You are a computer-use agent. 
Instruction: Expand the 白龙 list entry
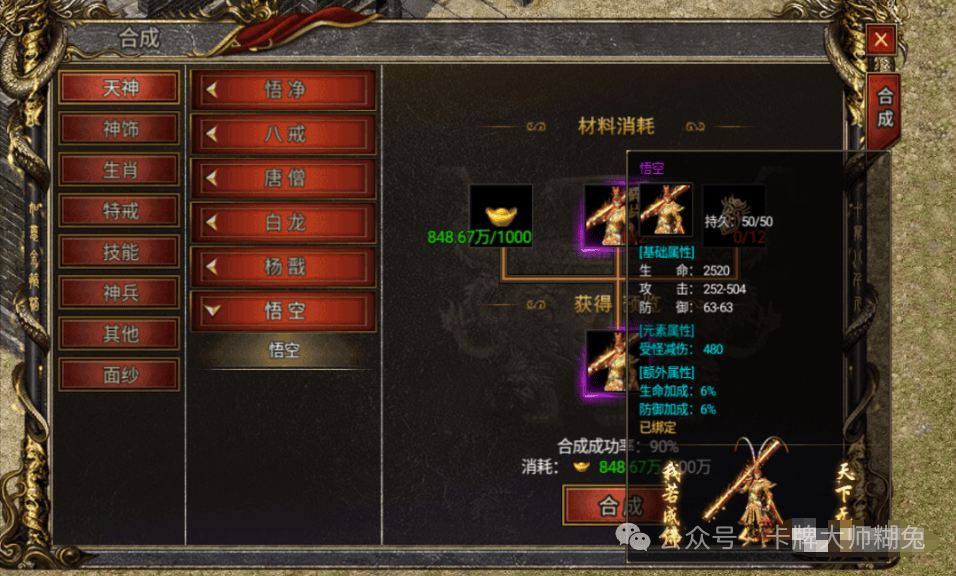(x=284, y=222)
